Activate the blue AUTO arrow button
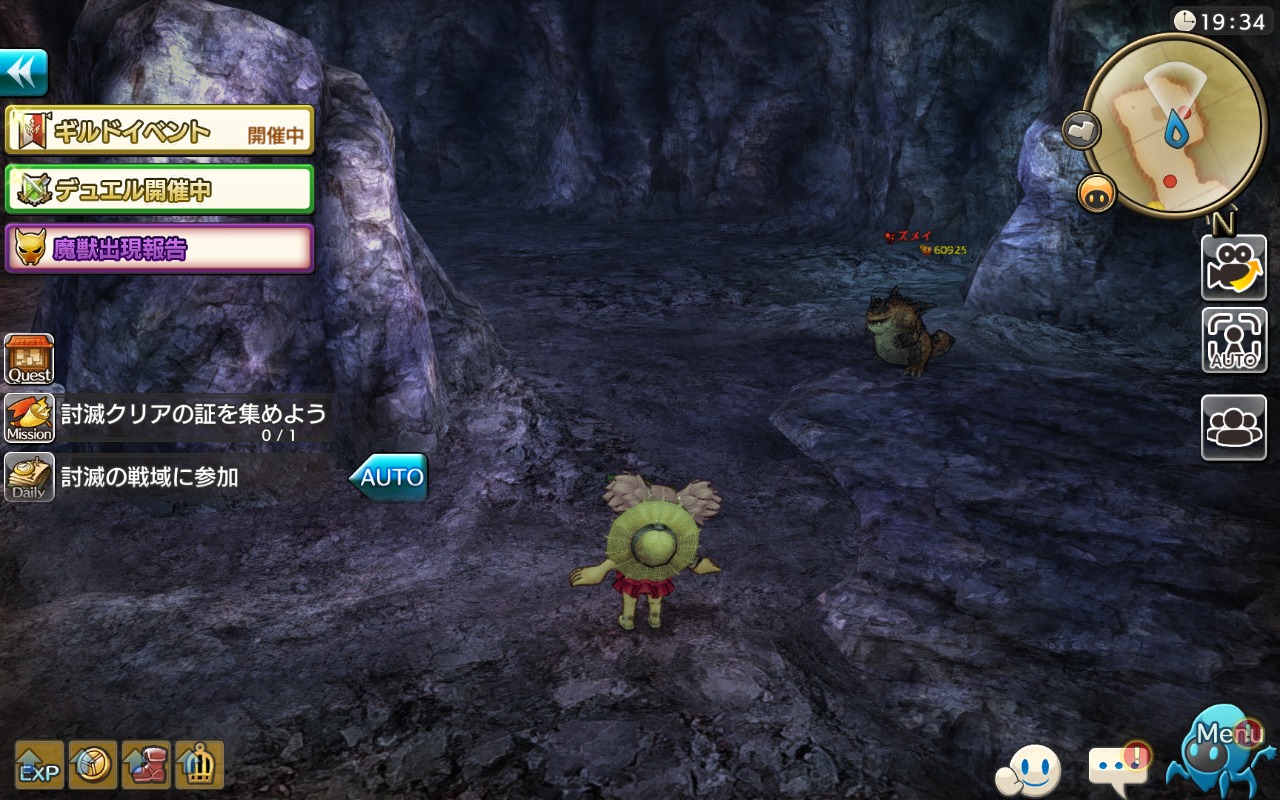 point(389,477)
